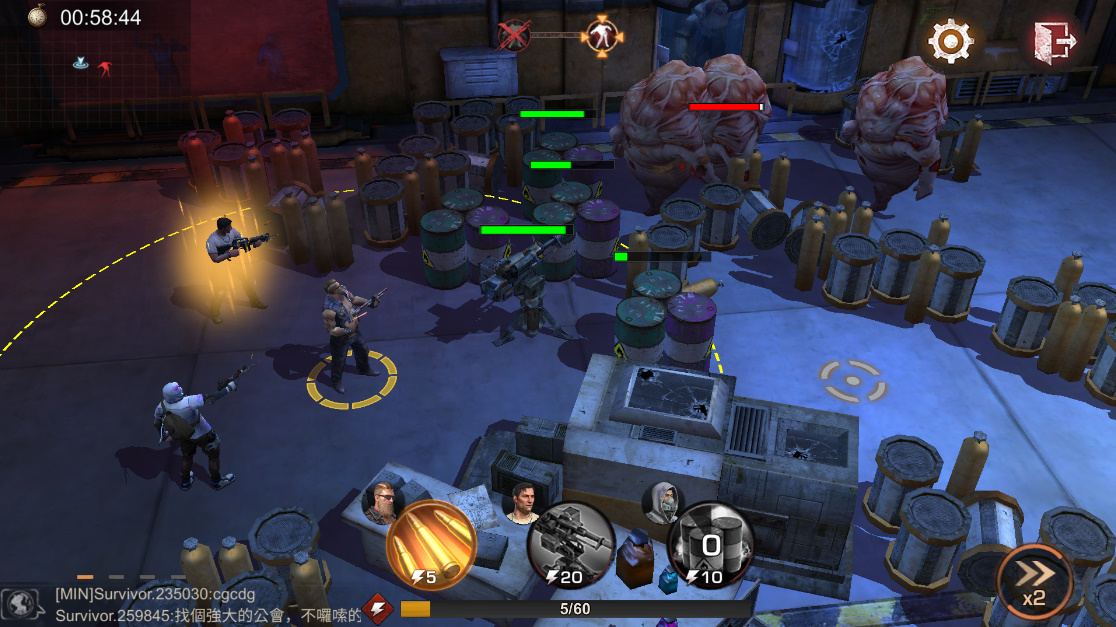Select the bearded hero portrait
This screenshot has width=1116, height=627.
coord(382,501)
